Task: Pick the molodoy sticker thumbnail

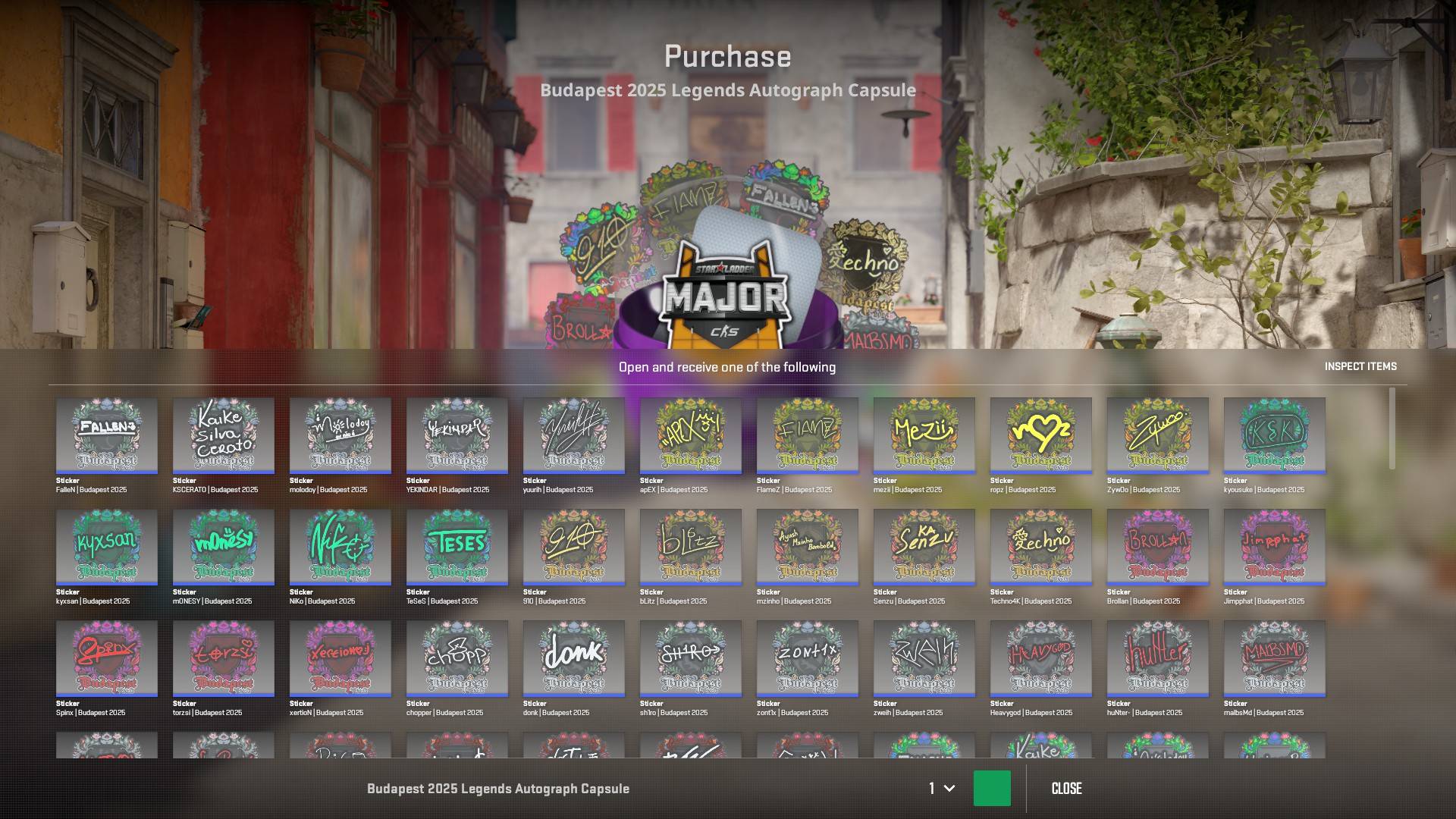Action: point(340,435)
